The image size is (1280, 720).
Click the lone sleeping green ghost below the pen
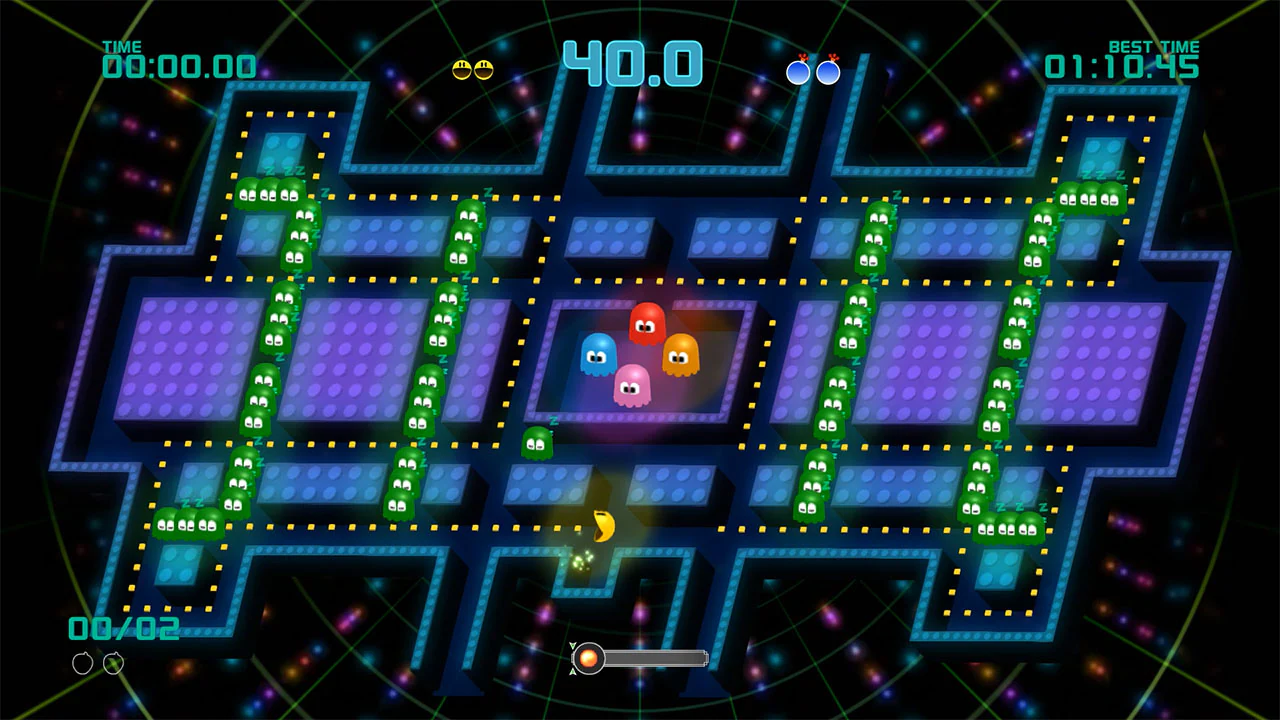(x=536, y=443)
